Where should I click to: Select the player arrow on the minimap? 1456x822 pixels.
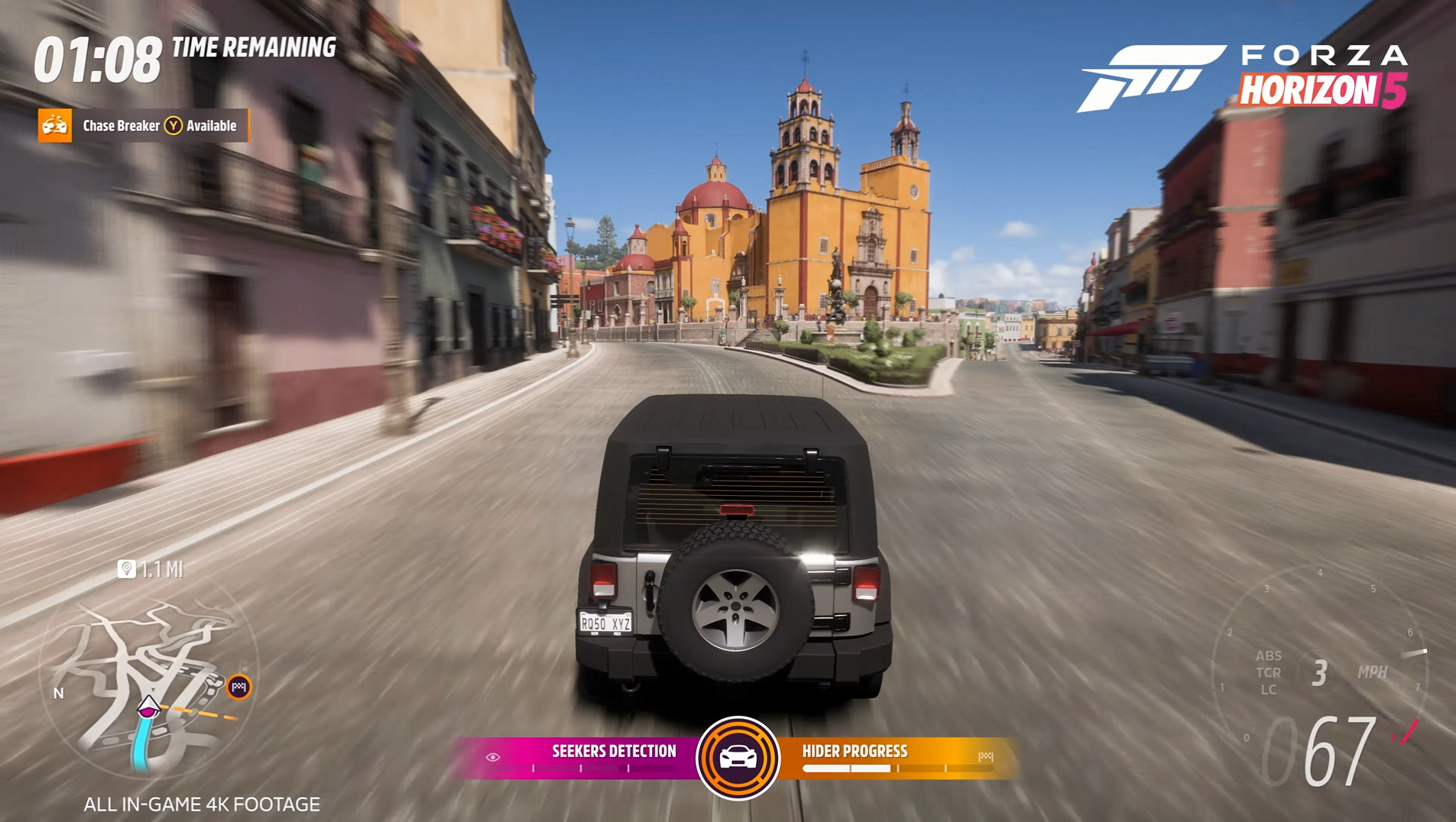coord(148,707)
